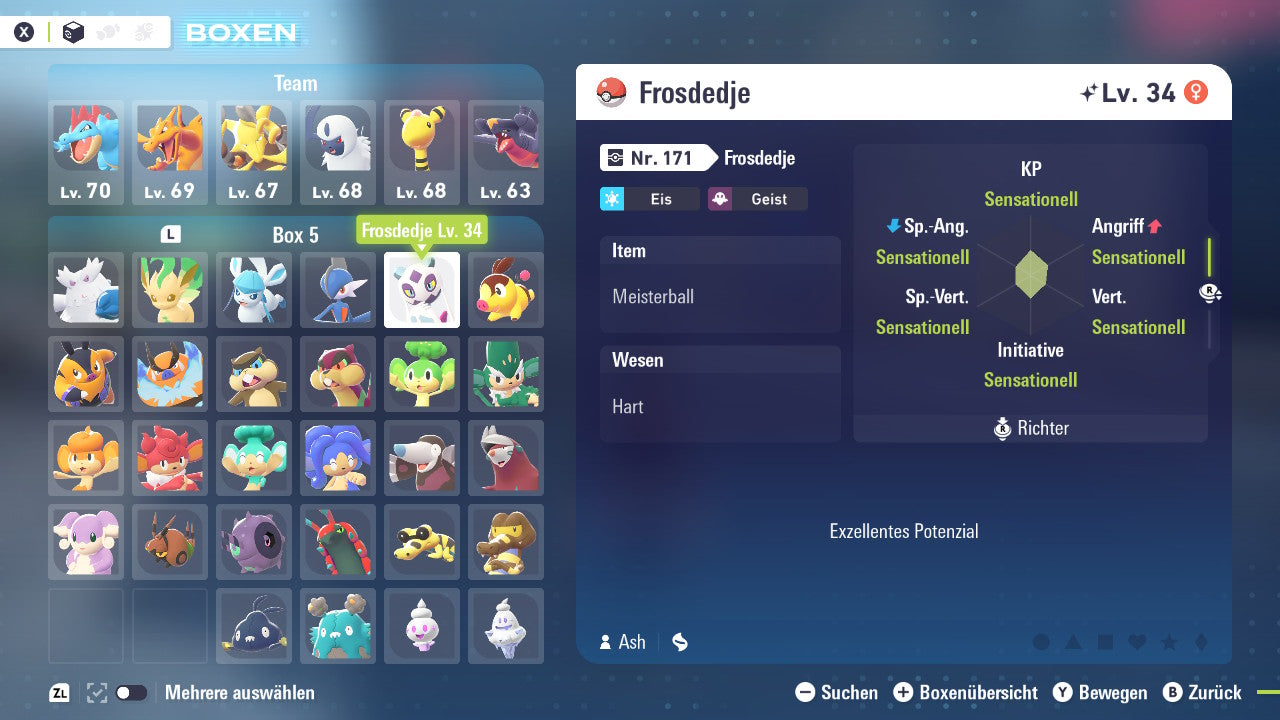Select the Frosdedje thumbnail in Box 5

click(421, 290)
